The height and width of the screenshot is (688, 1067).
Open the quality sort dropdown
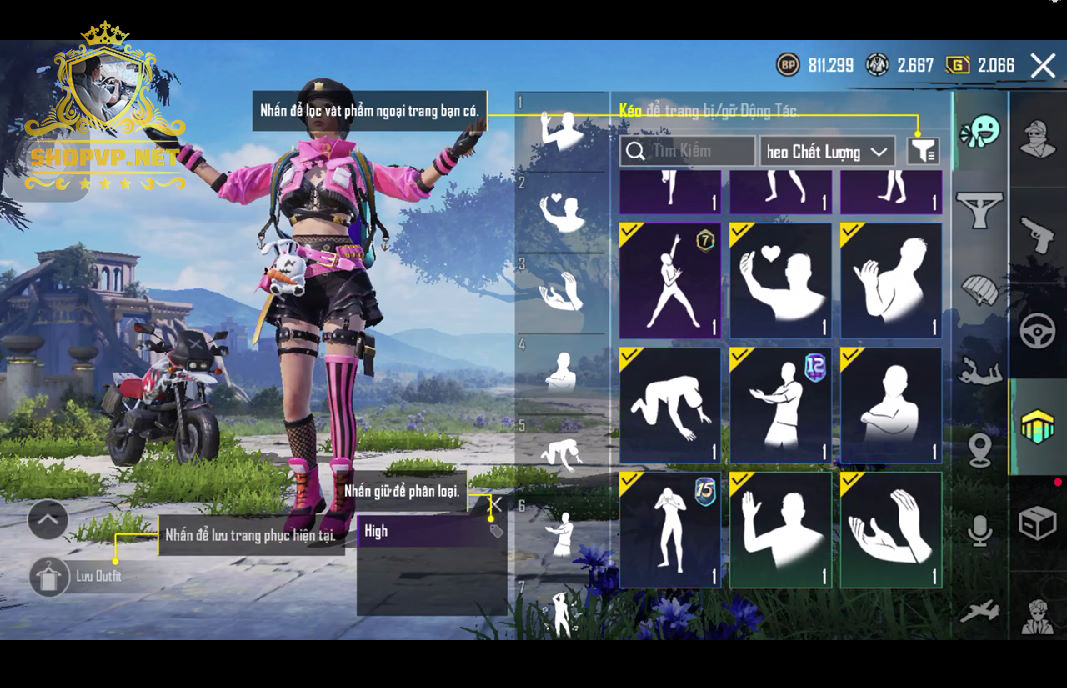(826, 151)
